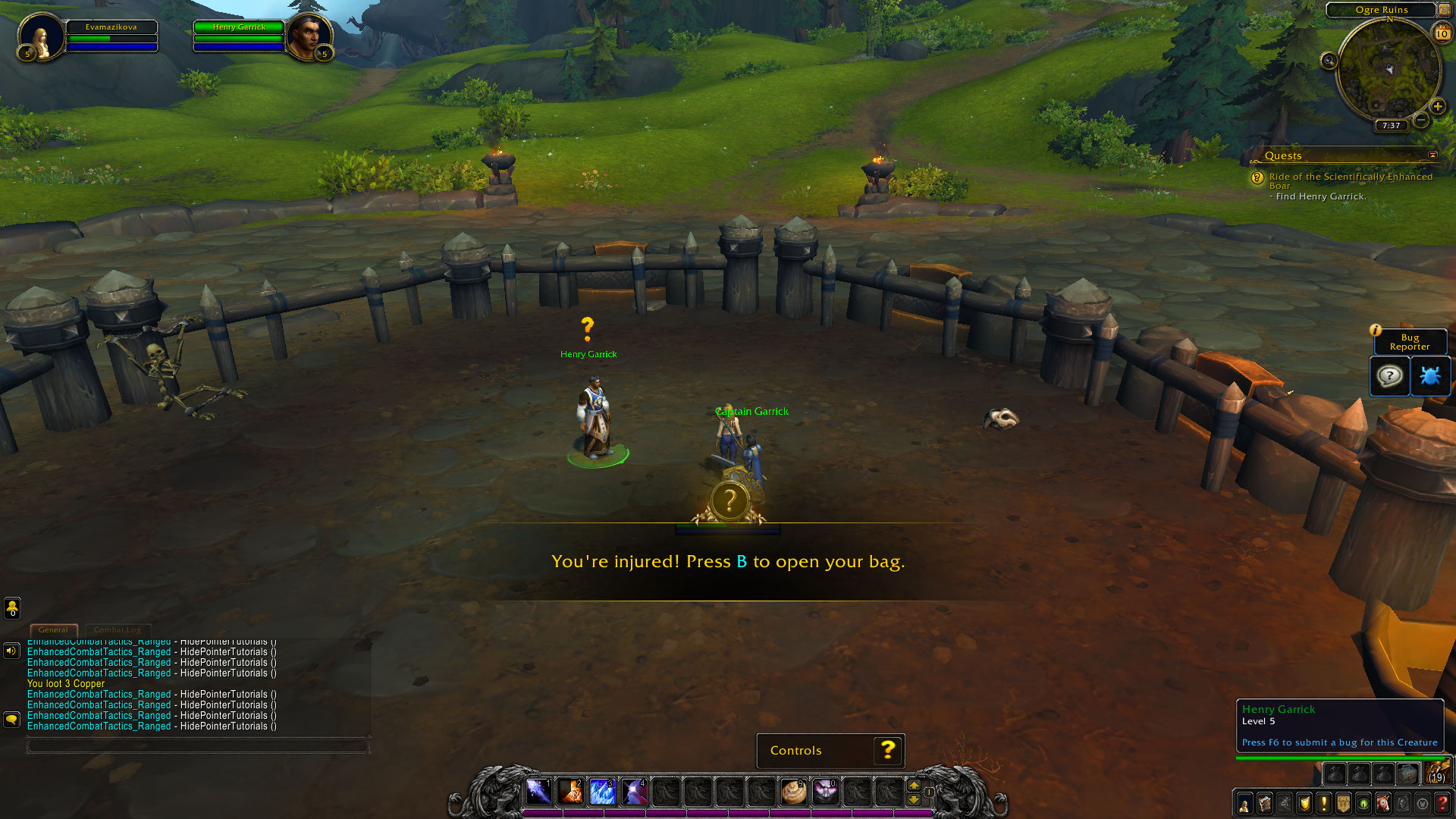Eat the cinnamon roll in slot 9
1456x819 pixels.
(793, 792)
